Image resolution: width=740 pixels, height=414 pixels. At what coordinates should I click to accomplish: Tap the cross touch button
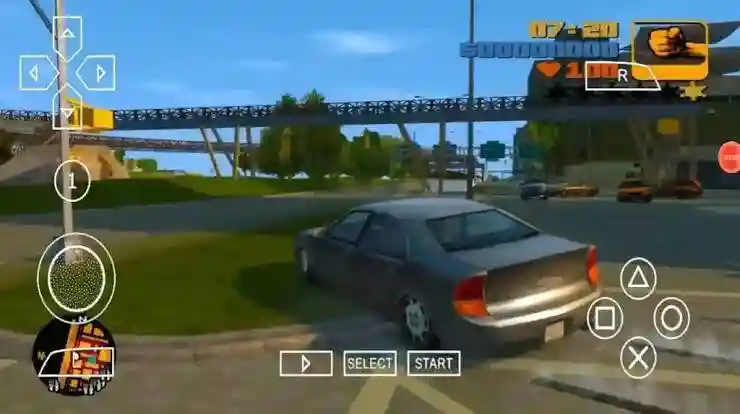[638, 357]
